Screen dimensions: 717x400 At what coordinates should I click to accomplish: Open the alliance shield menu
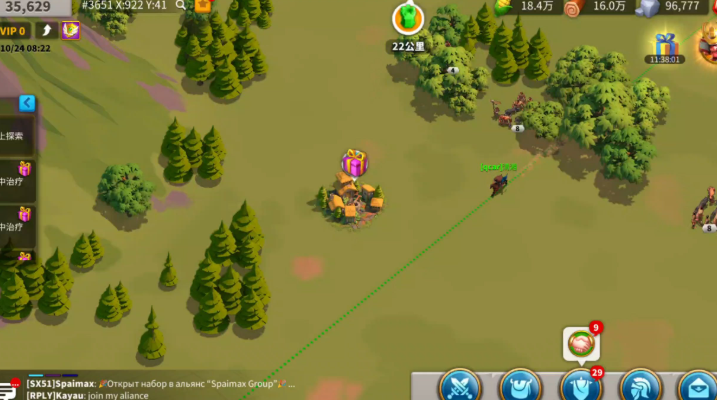pyautogui.click(x=579, y=385)
